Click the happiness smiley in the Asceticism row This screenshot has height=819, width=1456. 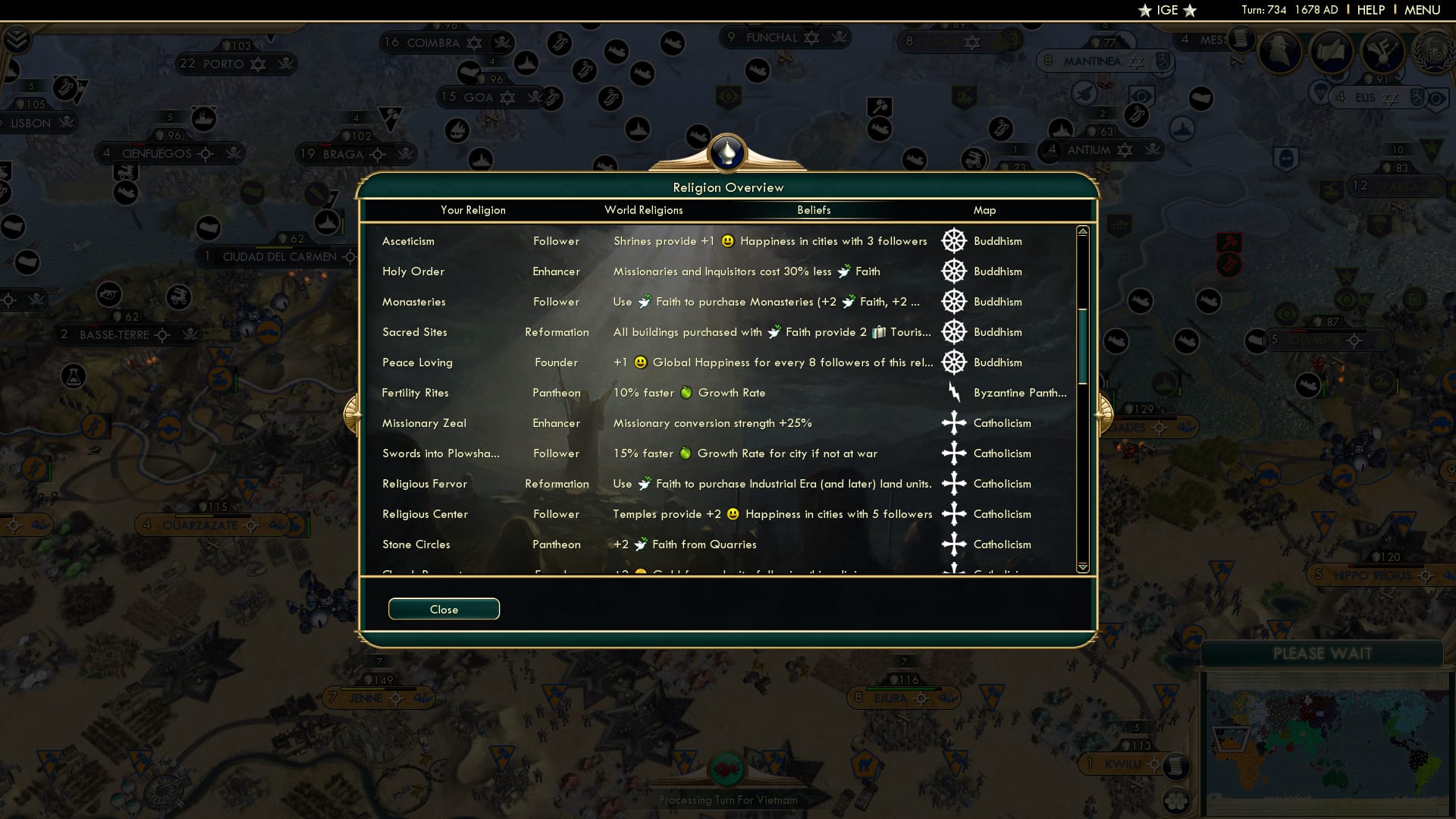point(726,240)
